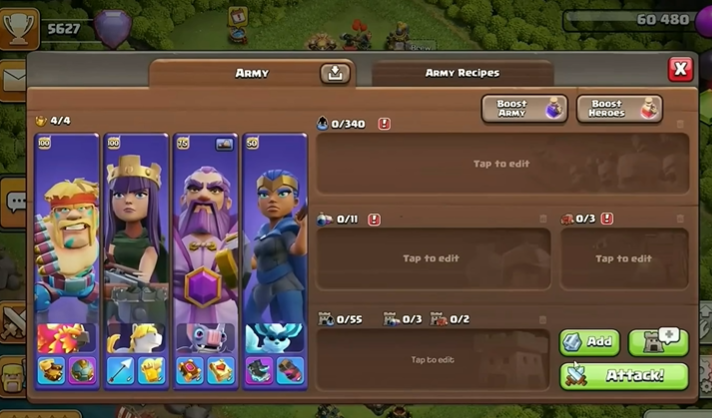
Task: Click the red alert beside troop capacity
Action: (x=384, y=124)
